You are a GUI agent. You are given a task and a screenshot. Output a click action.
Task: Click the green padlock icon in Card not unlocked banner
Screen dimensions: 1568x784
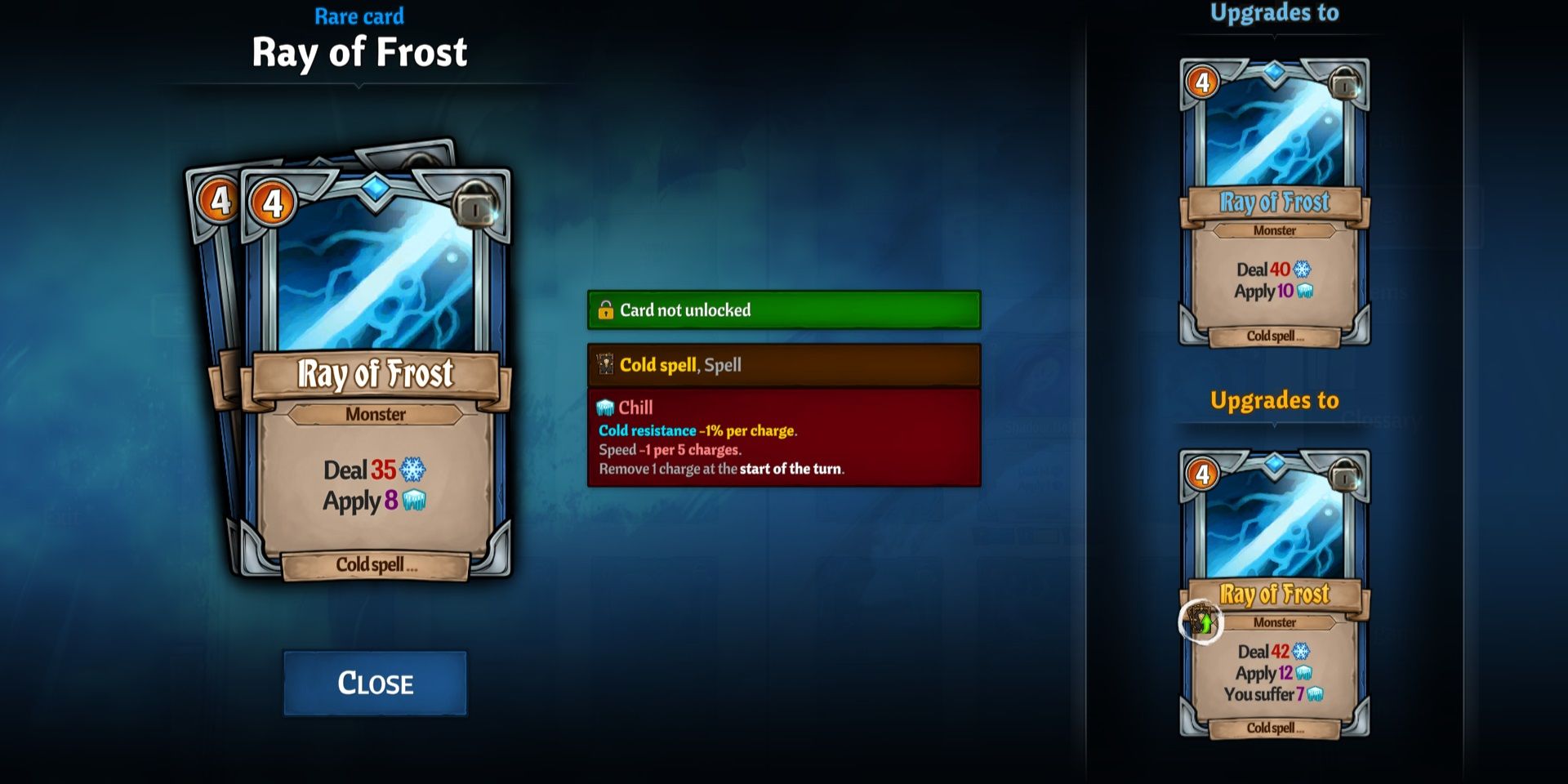coord(607,310)
